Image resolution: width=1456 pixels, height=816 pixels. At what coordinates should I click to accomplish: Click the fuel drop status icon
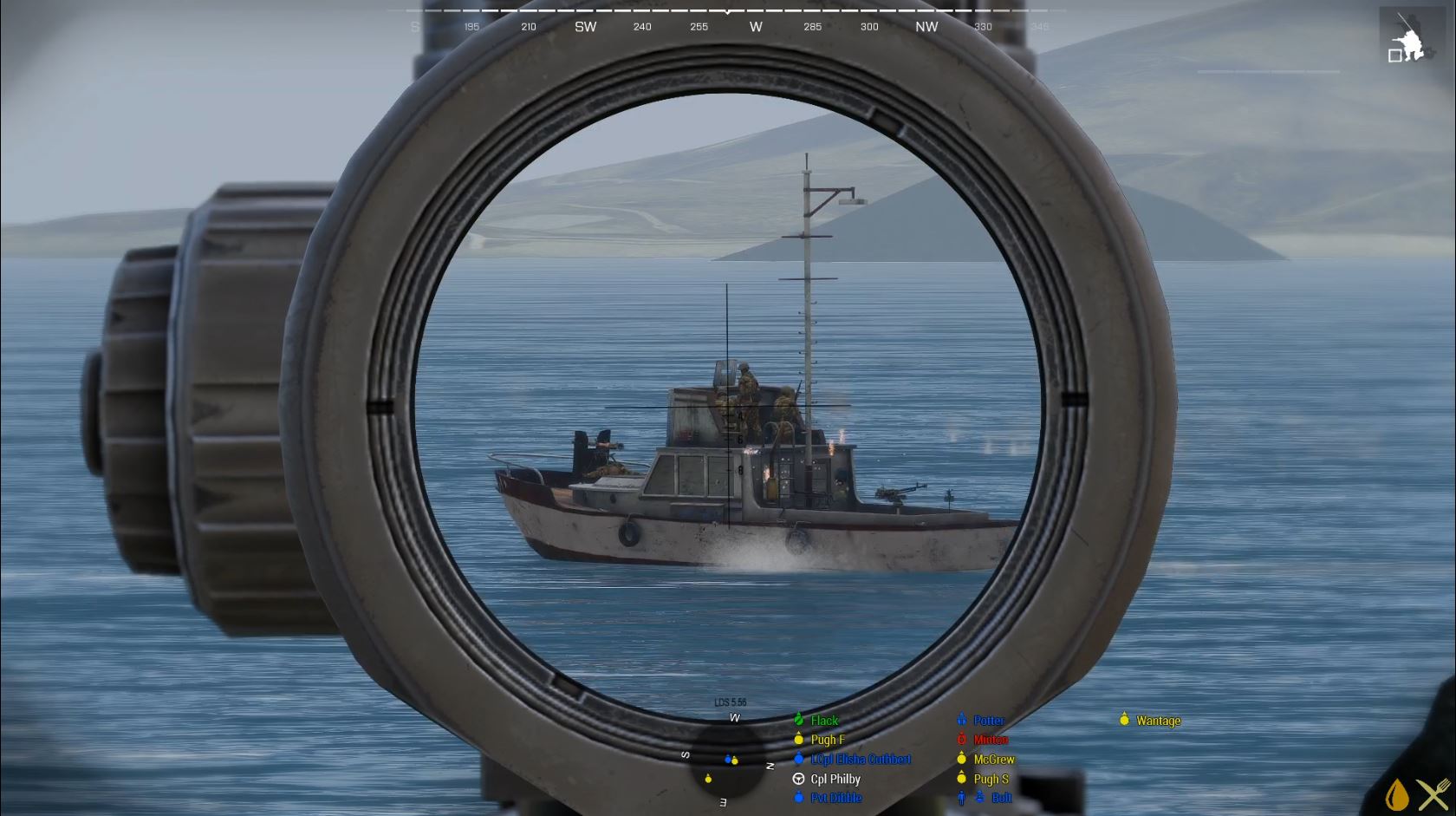pos(1396,793)
